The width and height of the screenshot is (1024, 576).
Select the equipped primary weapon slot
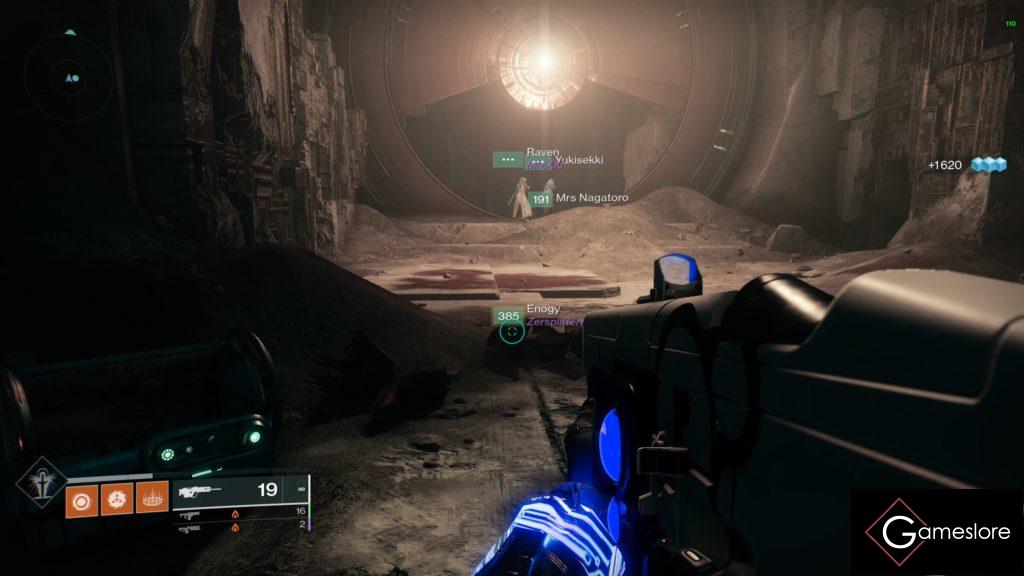tap(240, 491)
